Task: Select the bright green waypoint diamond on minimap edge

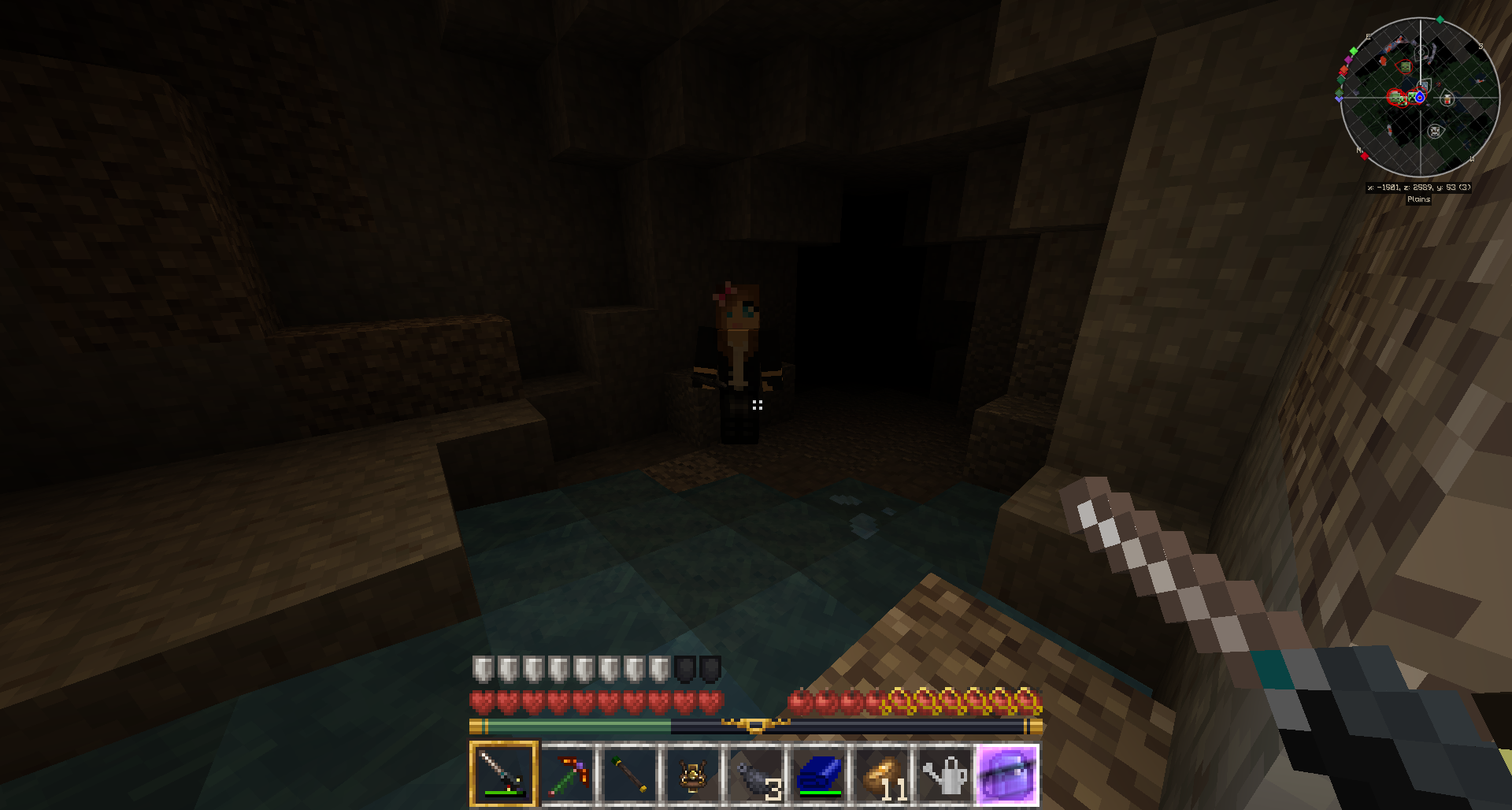Action: coord(1354,50)
